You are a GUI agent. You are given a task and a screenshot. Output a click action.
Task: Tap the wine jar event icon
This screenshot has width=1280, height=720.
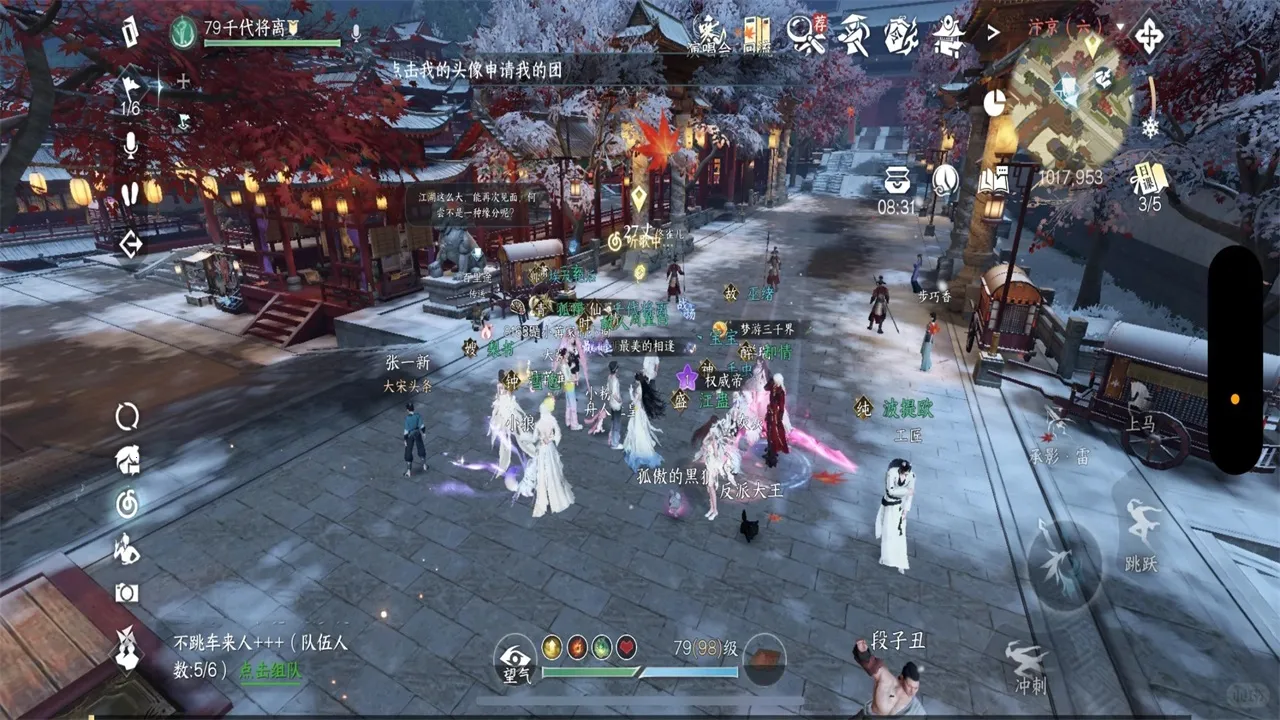(x=898, y=32)
